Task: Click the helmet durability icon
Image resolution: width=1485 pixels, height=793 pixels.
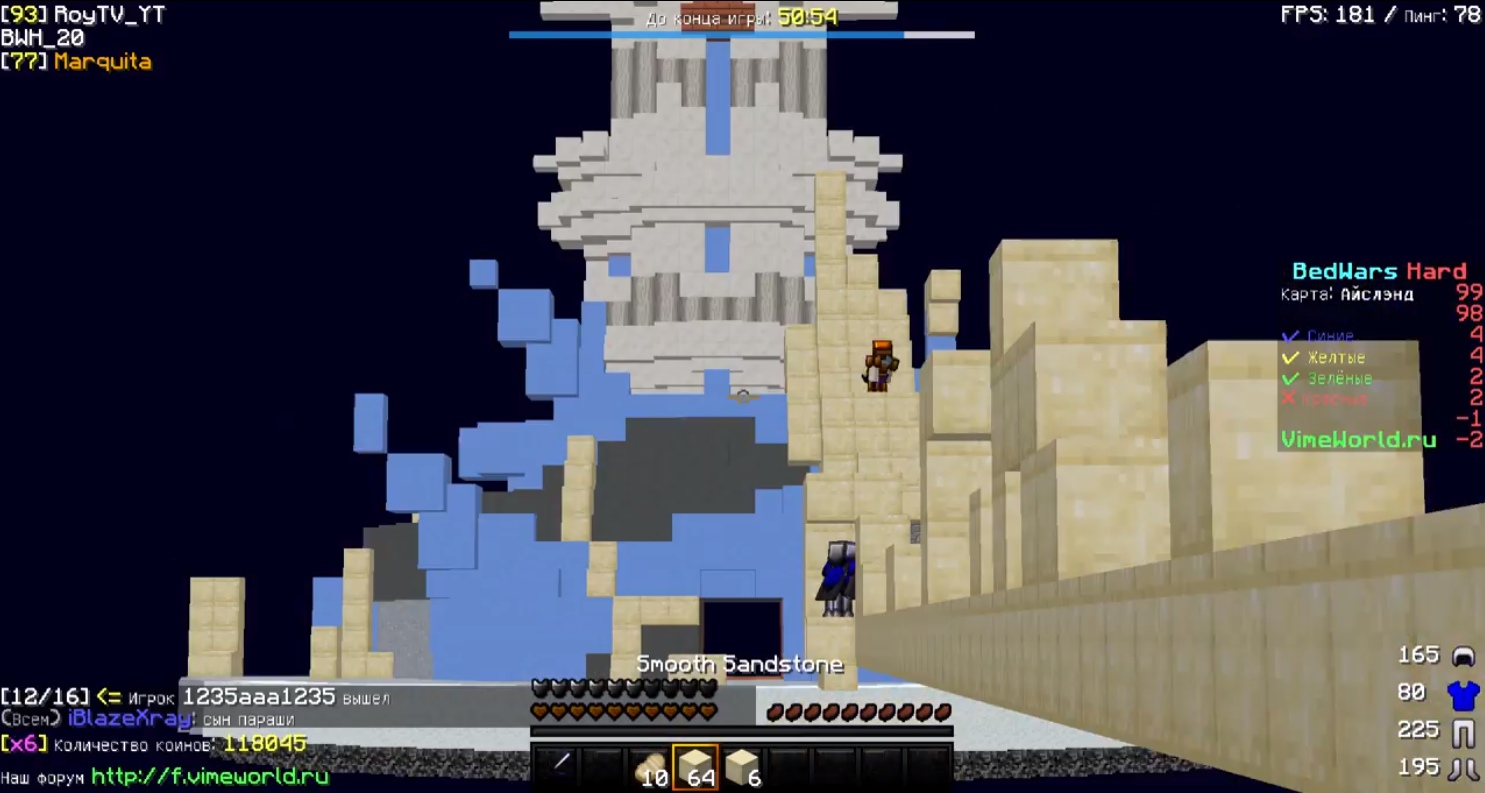Action: pyautogui.click(x=1463, y=656)
